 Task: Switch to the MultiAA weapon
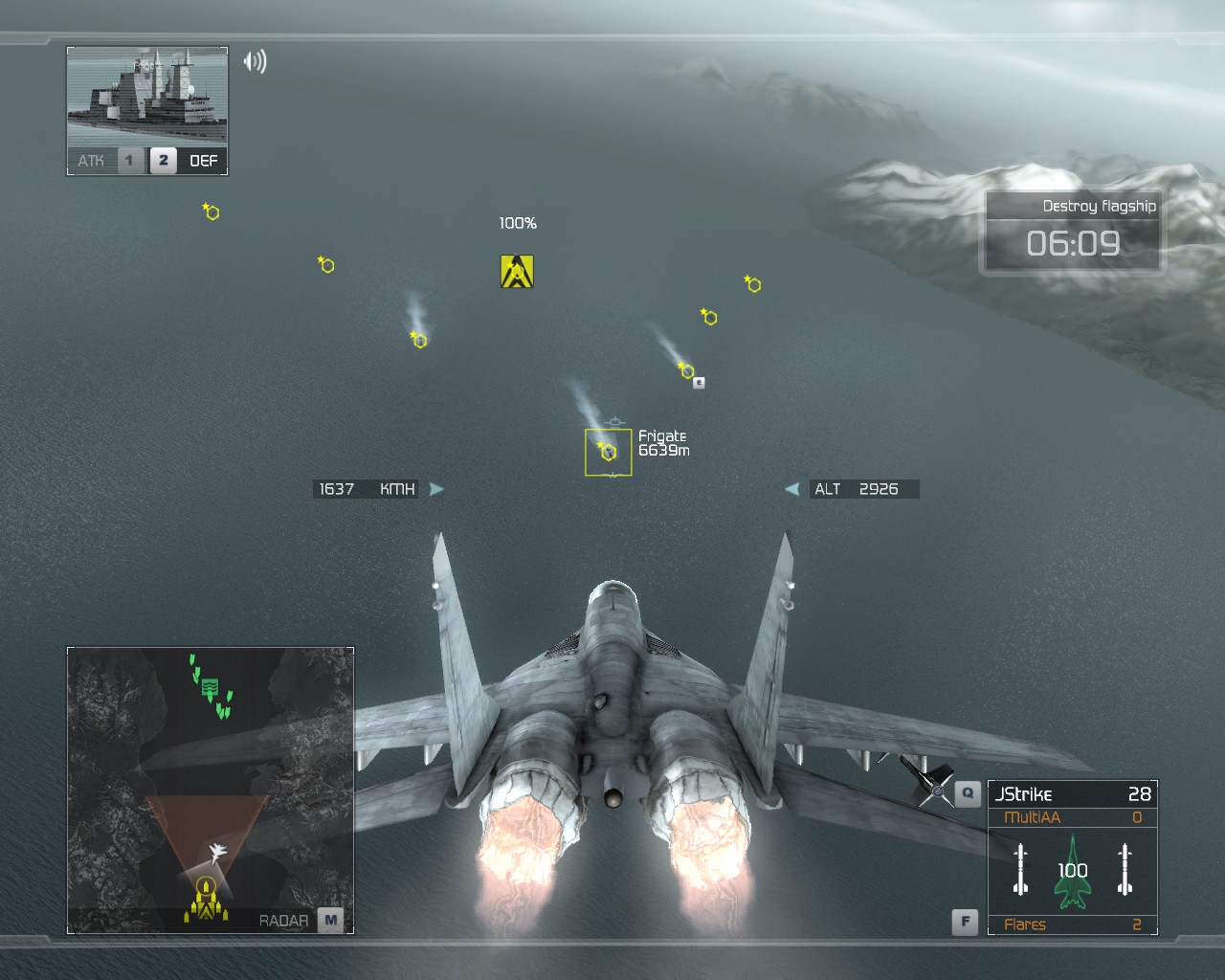(x=1072, y=817)
